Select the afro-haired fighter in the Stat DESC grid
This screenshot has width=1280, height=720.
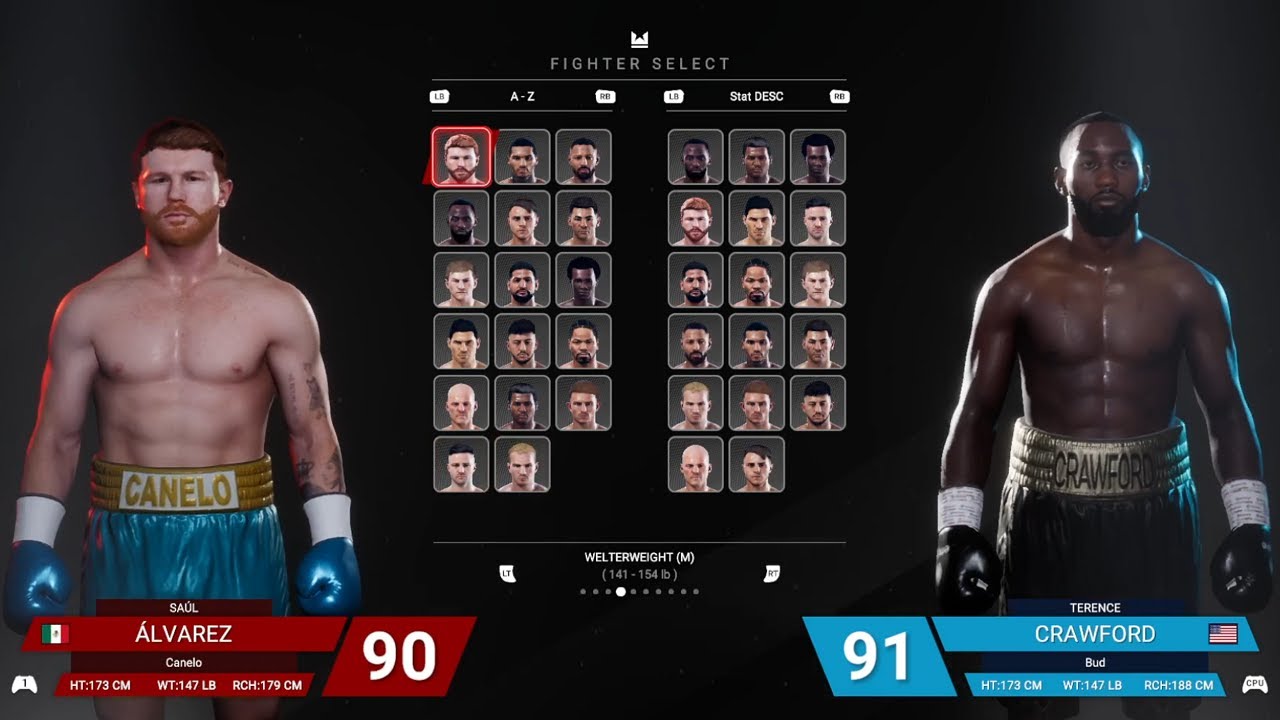[x=817, y=157]
